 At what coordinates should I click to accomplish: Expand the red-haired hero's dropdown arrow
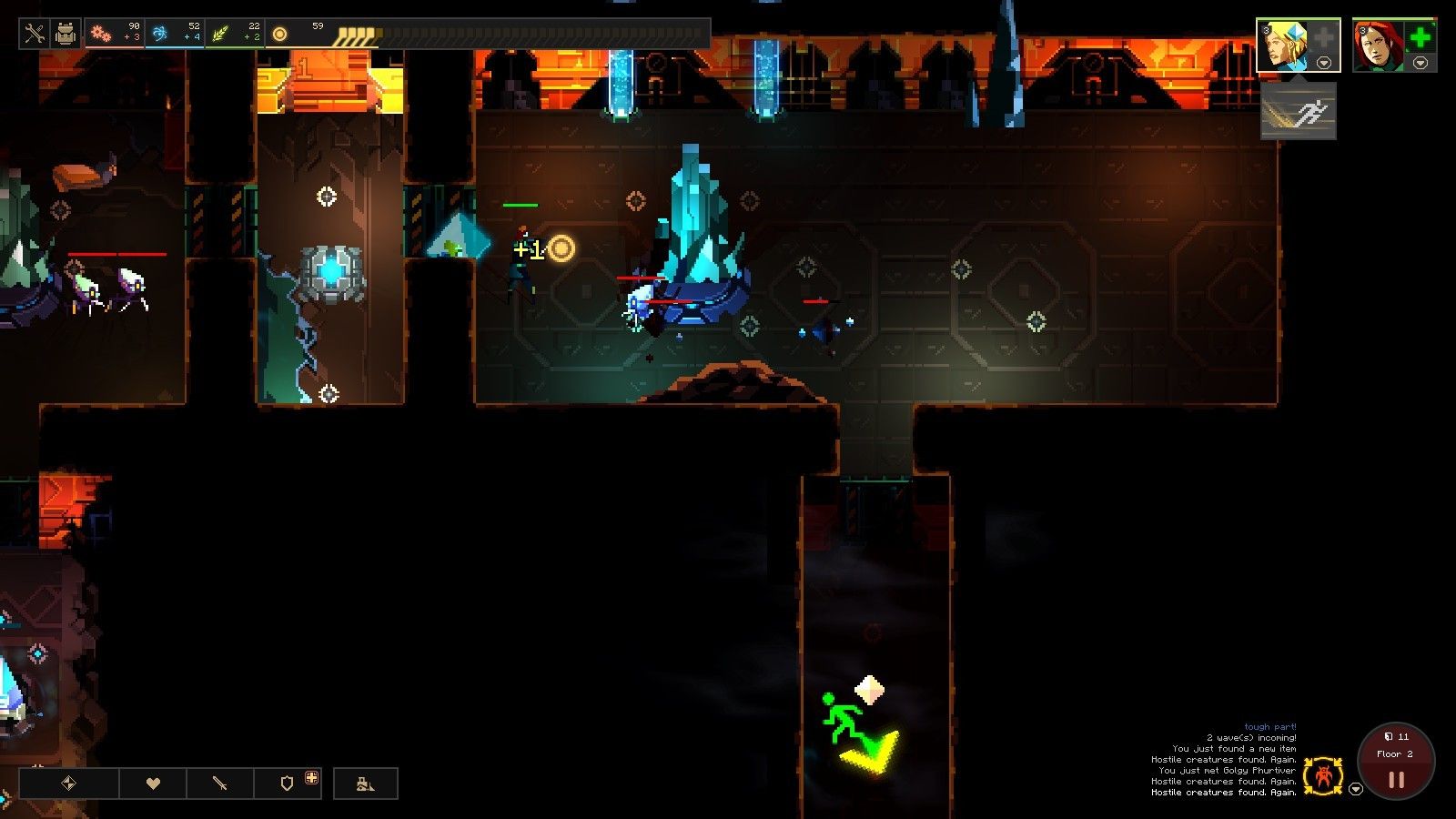pos(1421,63)
